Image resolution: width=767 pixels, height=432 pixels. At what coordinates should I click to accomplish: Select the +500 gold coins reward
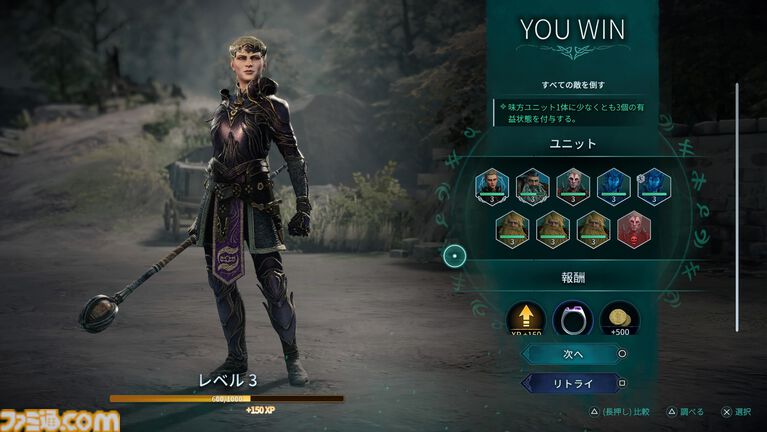click(619, 319)
